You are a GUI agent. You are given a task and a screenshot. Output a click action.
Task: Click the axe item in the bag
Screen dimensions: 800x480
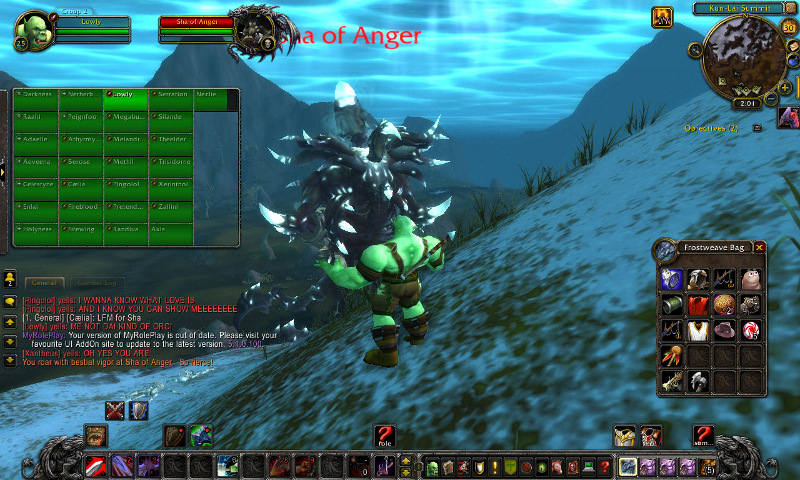pyautogui.click(x=697, y=381)
